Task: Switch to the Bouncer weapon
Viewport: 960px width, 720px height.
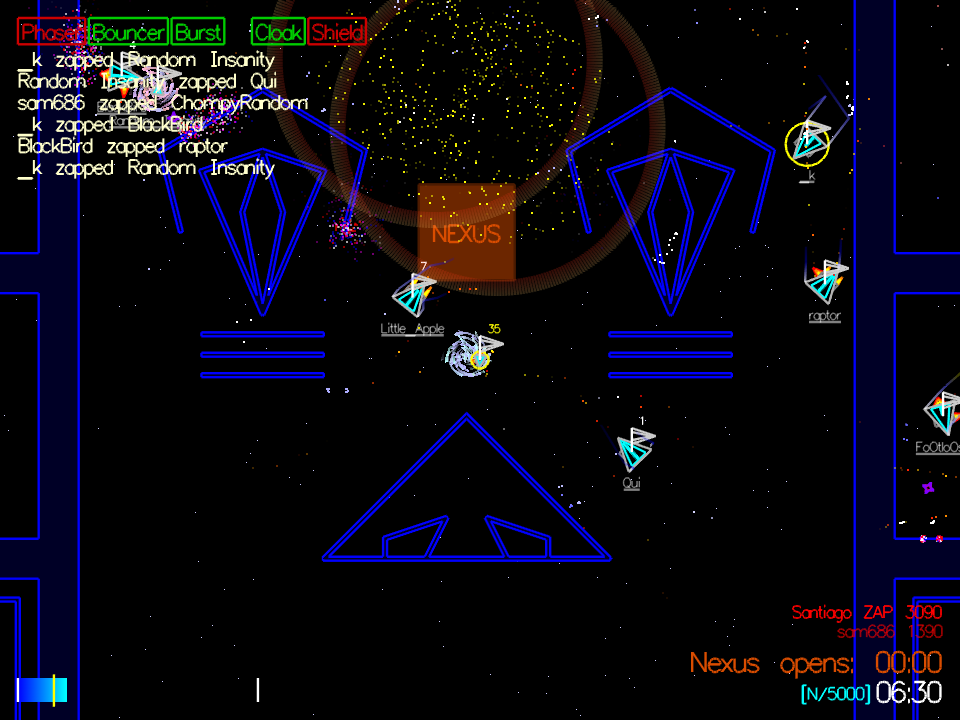Action: (128, 32)
